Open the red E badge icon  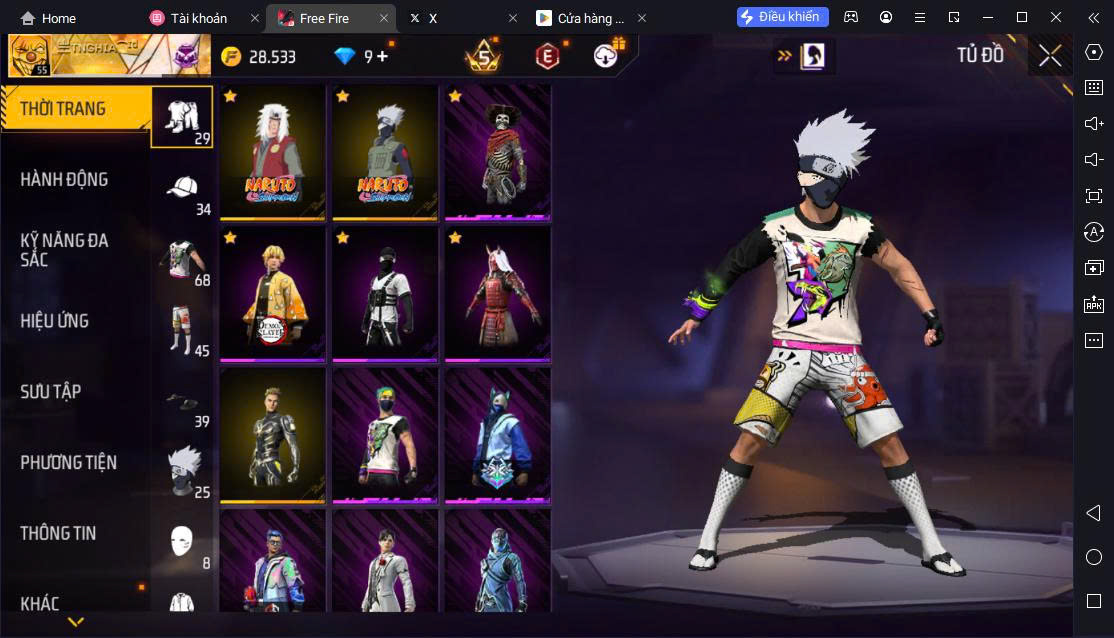click(546, 57)
